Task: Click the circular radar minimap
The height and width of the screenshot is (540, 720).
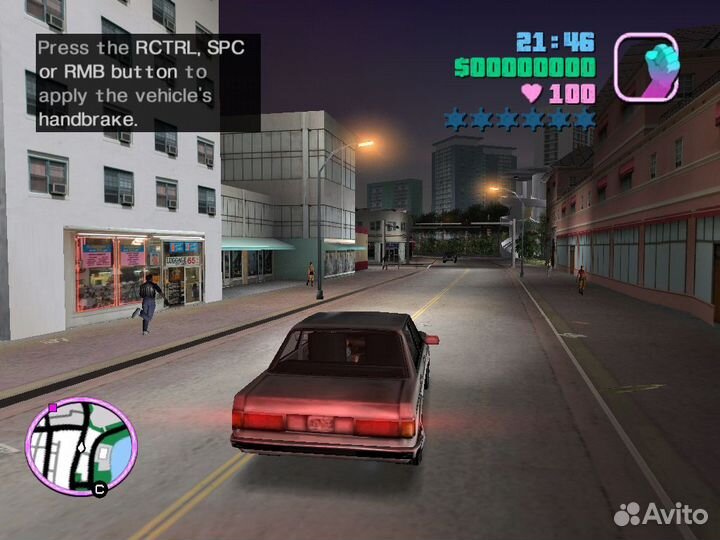Action: point(81,445)
